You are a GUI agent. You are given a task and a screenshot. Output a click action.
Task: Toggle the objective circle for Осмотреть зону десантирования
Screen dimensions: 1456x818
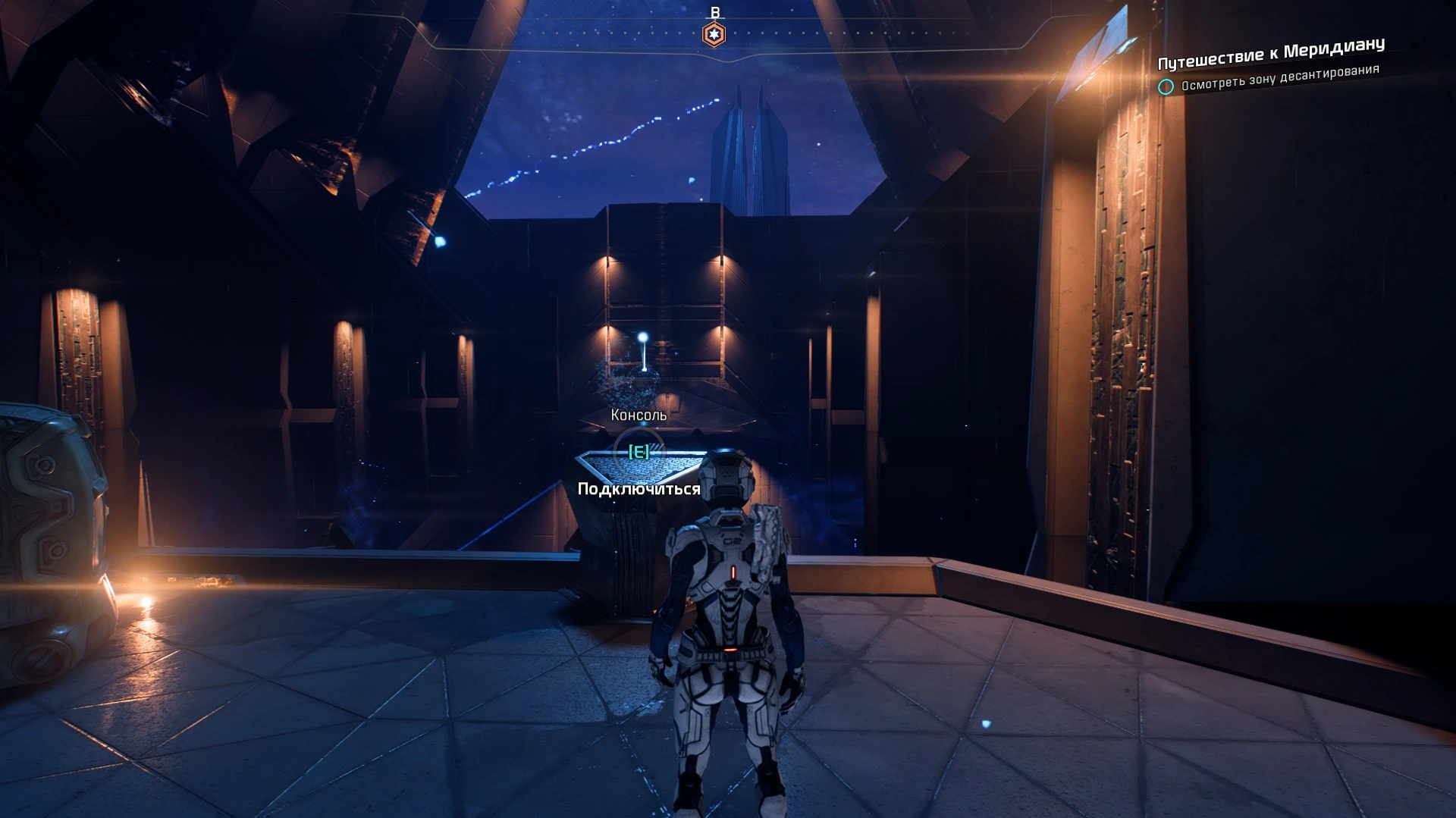click(1166, 87)
